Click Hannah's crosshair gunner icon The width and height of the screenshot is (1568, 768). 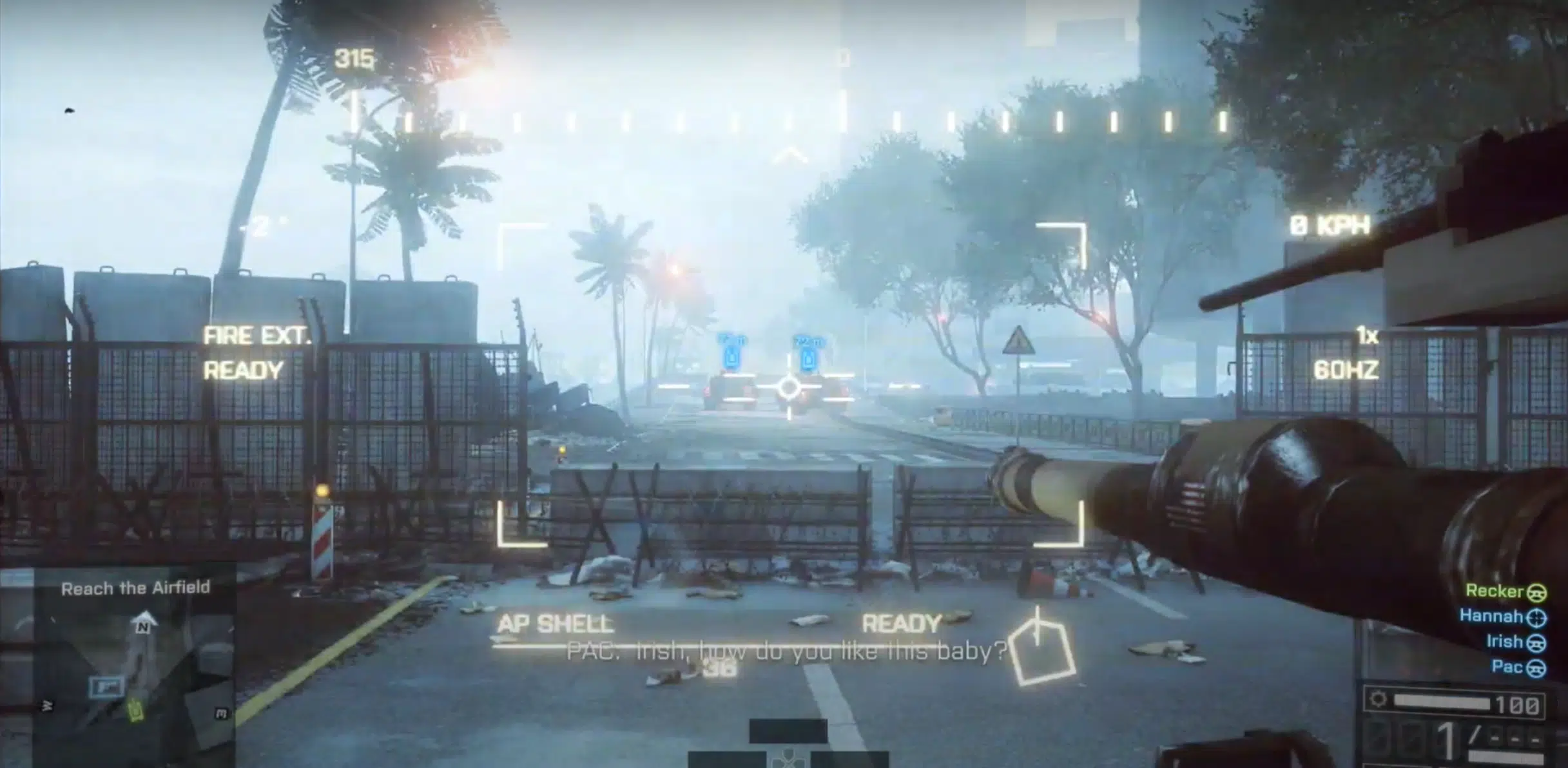pos(1536,619)
